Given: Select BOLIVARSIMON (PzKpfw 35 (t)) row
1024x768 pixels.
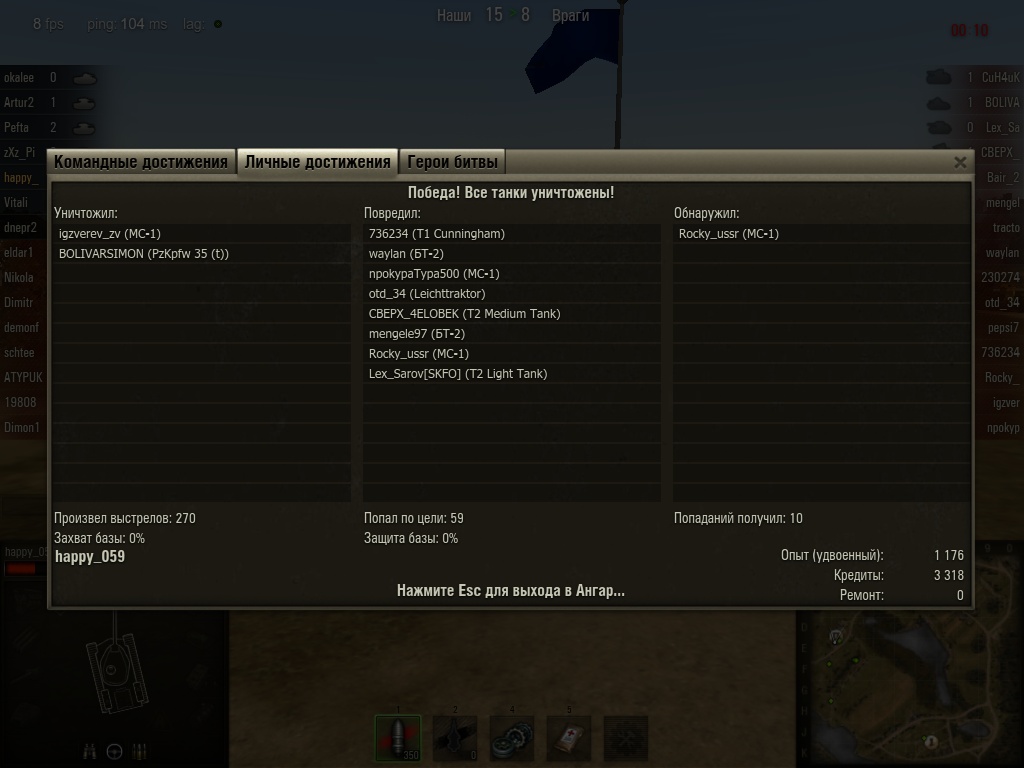Looking at the screenshot, I should click(x=144, y=254).
